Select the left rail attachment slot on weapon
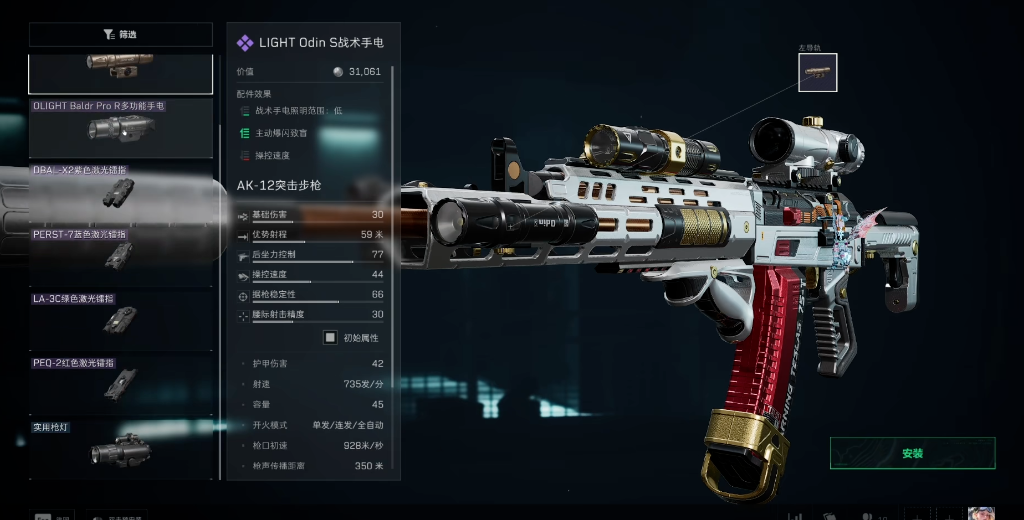This screenshot has width=1024, height=520. point(817,73)
